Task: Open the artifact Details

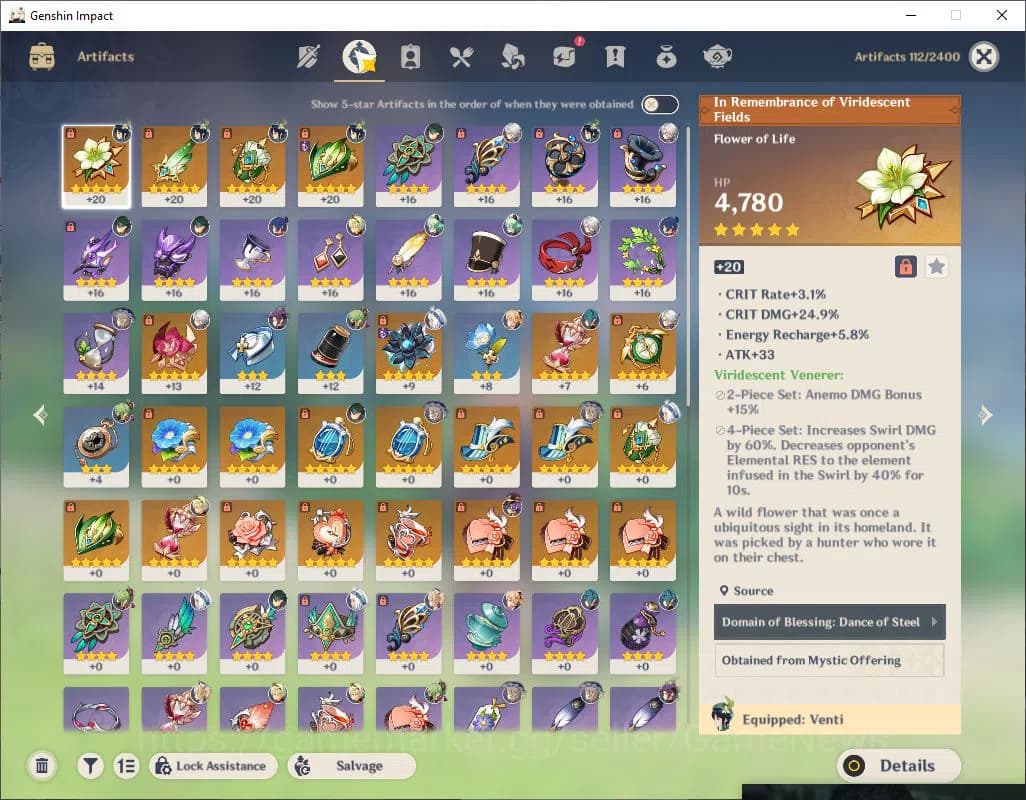Action: point(897,766)
